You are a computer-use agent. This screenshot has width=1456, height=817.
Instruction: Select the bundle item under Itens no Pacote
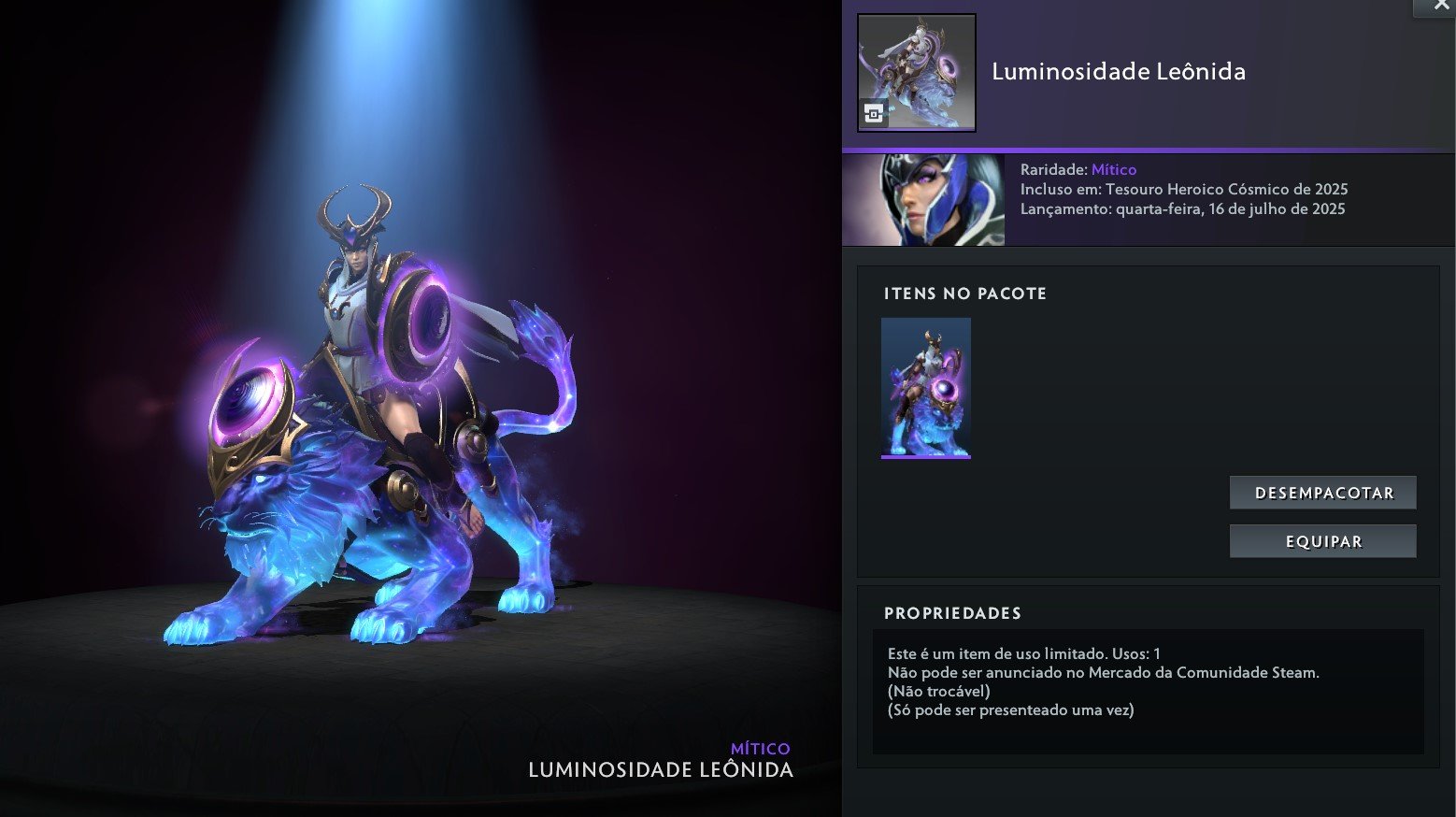(925, 388)
